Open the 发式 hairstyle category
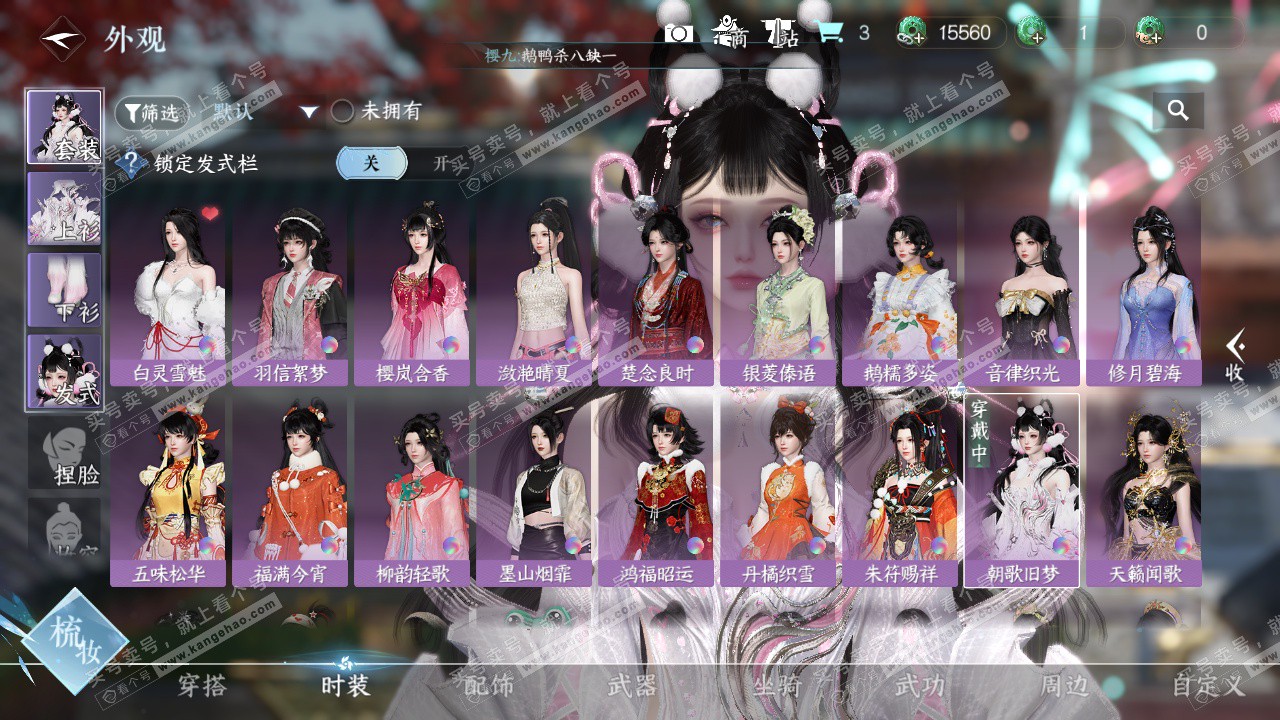The height and width of the screenshot is (720, 1280). pyautogui.click(x=64, y=372)
